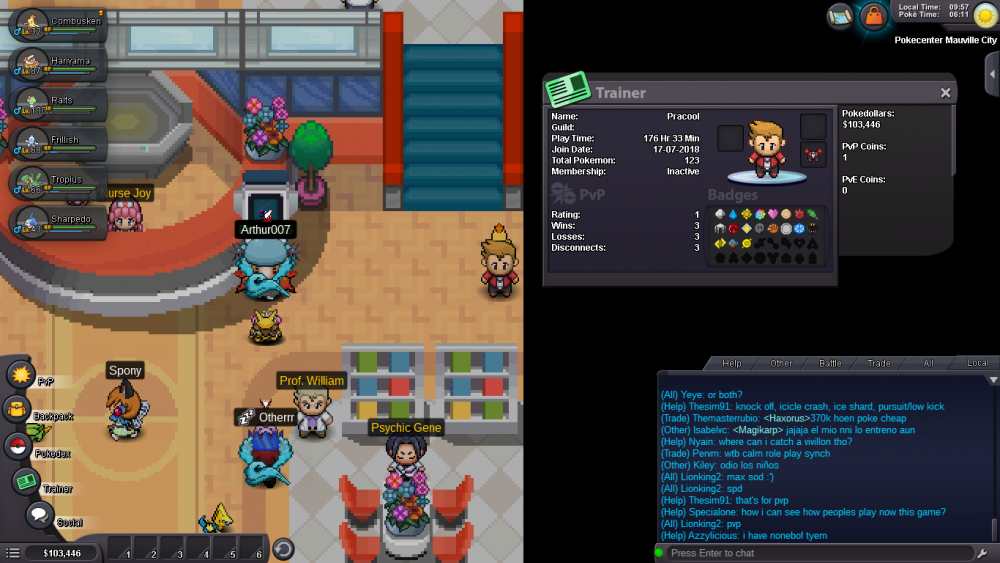Open the PvP menu

click(21, 376)
